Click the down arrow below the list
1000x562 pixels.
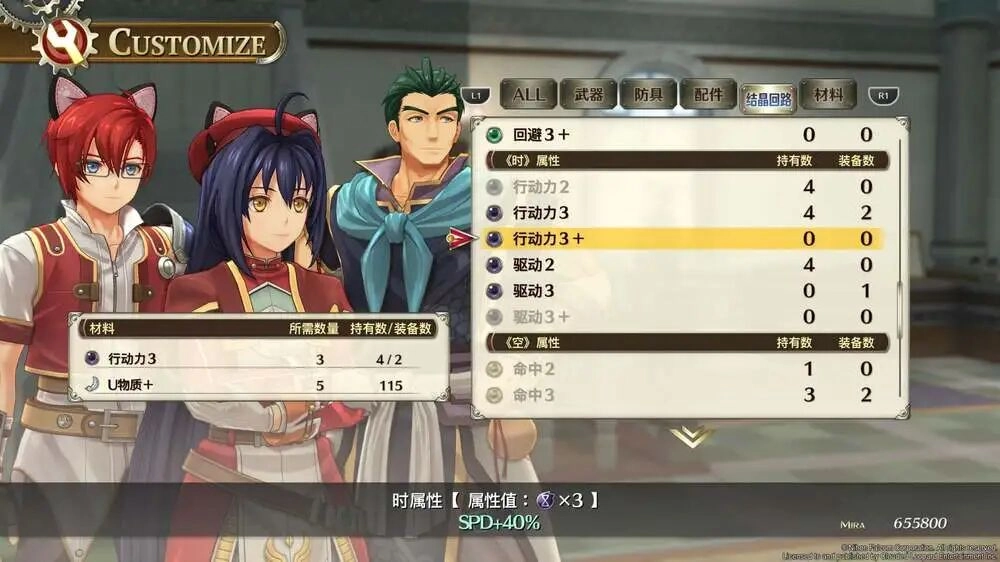[x=691, y=436]
